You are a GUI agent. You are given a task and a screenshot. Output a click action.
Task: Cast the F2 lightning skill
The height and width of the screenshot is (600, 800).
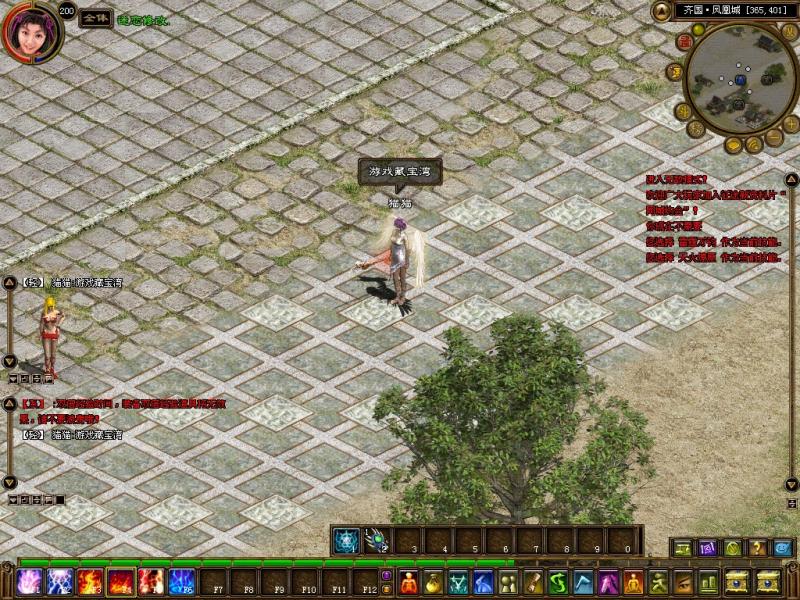point(60,581)
